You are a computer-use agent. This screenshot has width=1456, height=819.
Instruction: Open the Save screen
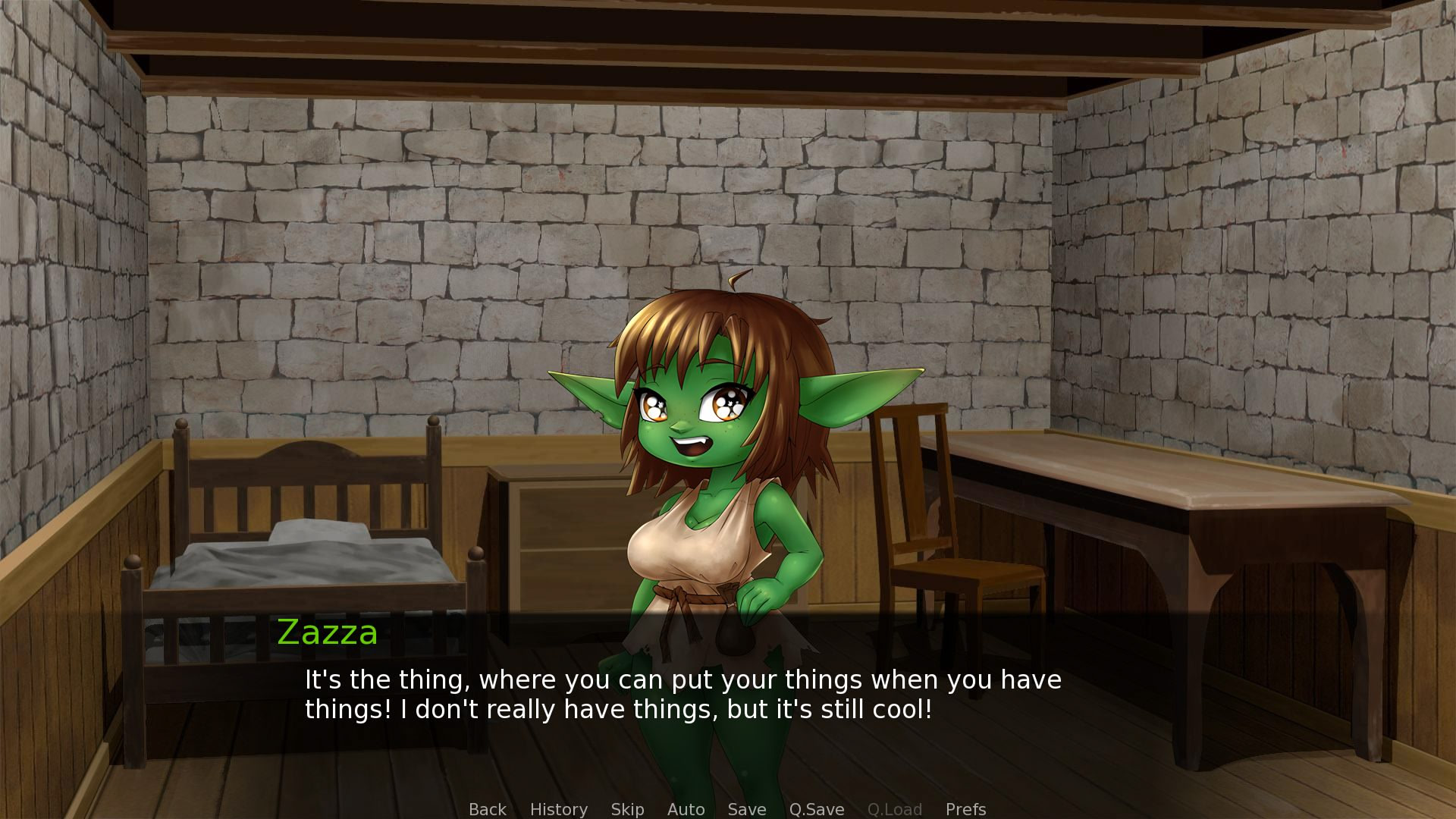click(x=747, y=809)
